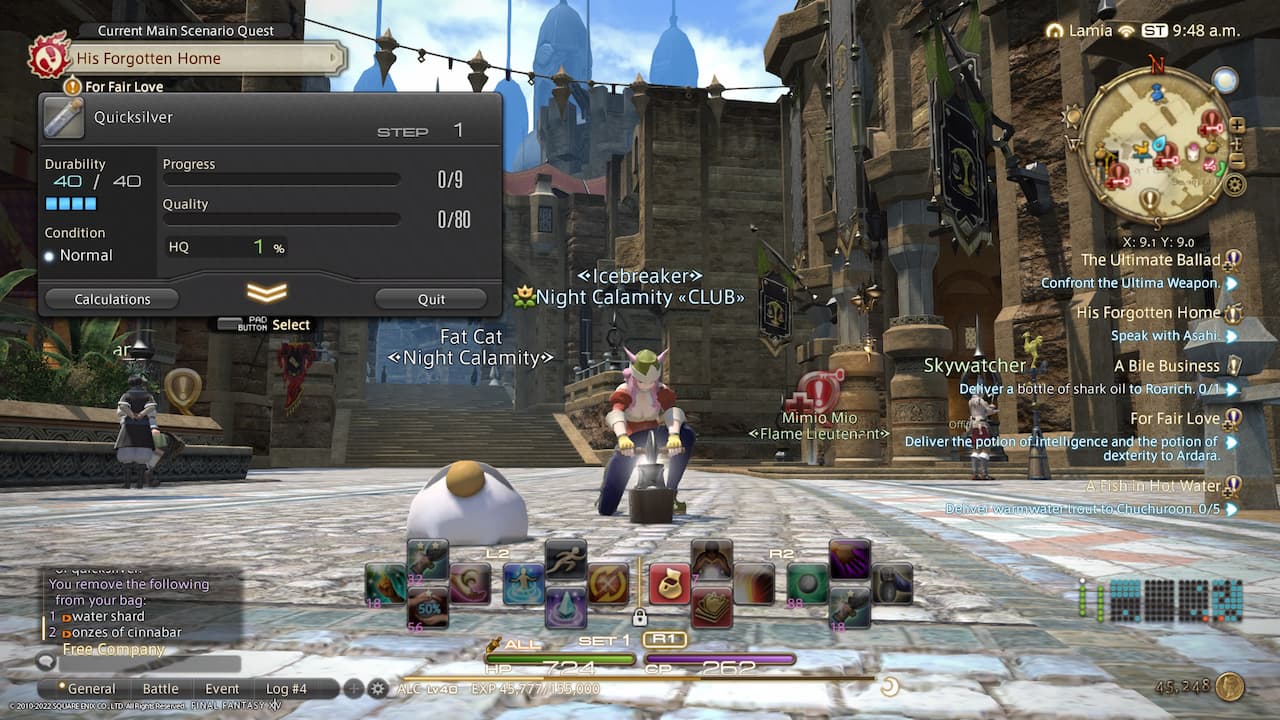
Task: Switch to the Battle chat tab
Action: tap(161, 688)
